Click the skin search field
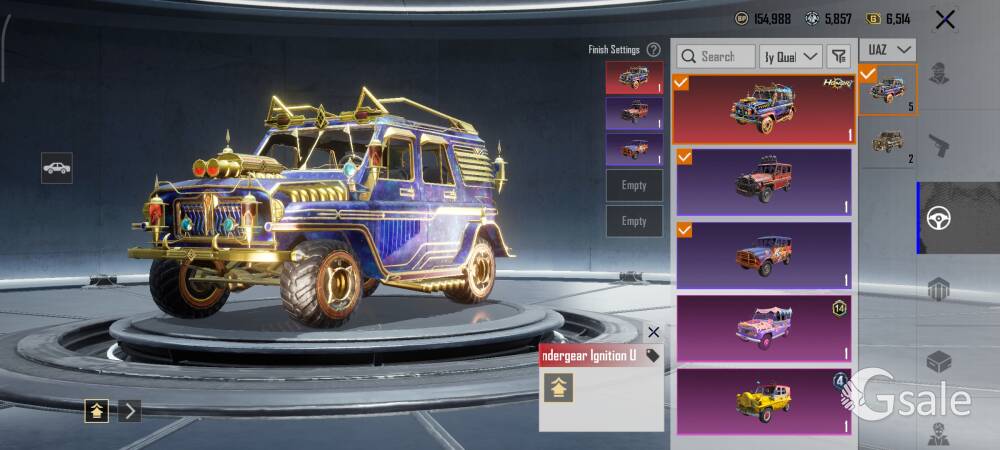1000x450 pixels. (716, 57)
